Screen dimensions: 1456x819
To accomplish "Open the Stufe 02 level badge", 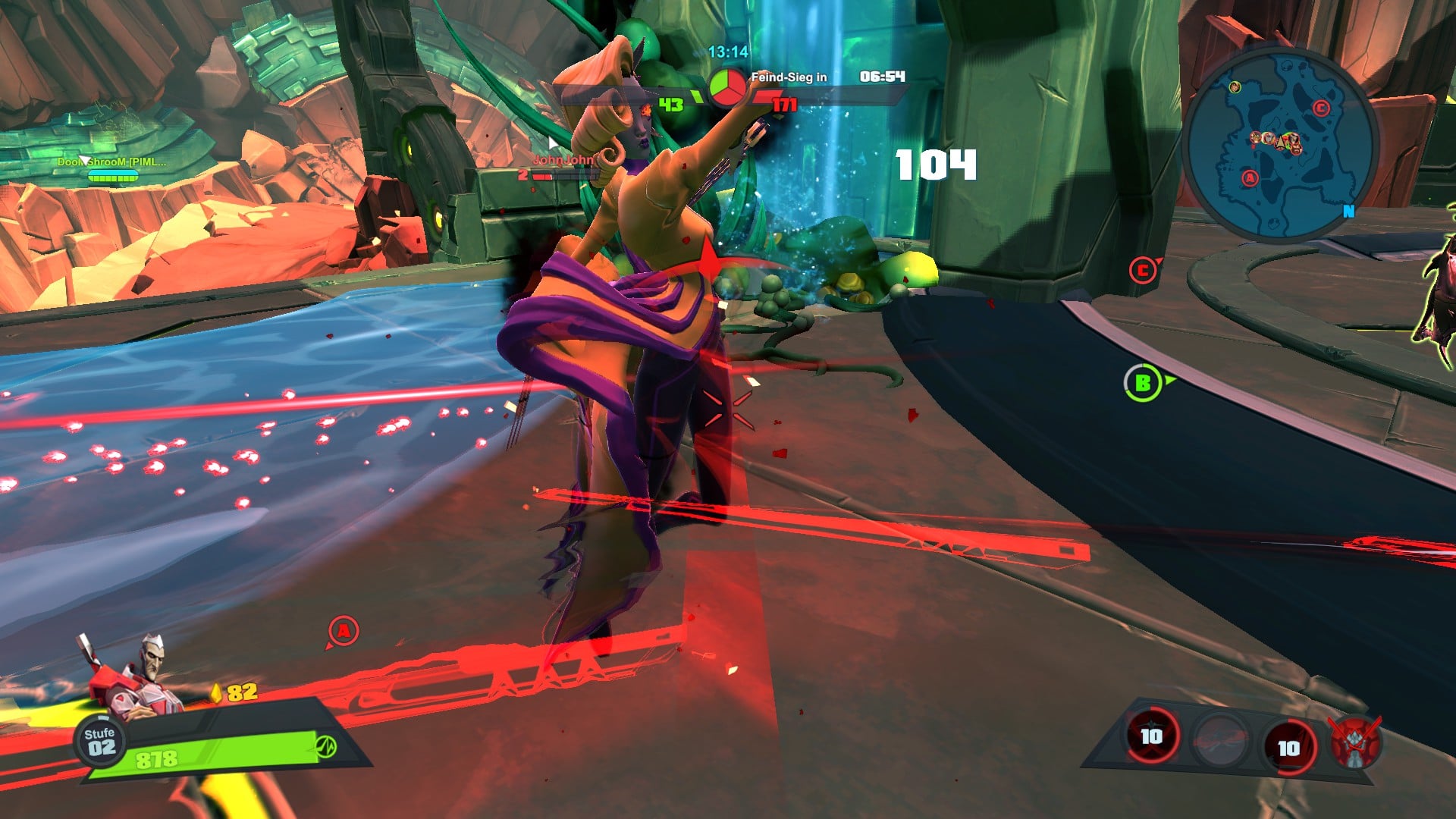I will [100, 741].
